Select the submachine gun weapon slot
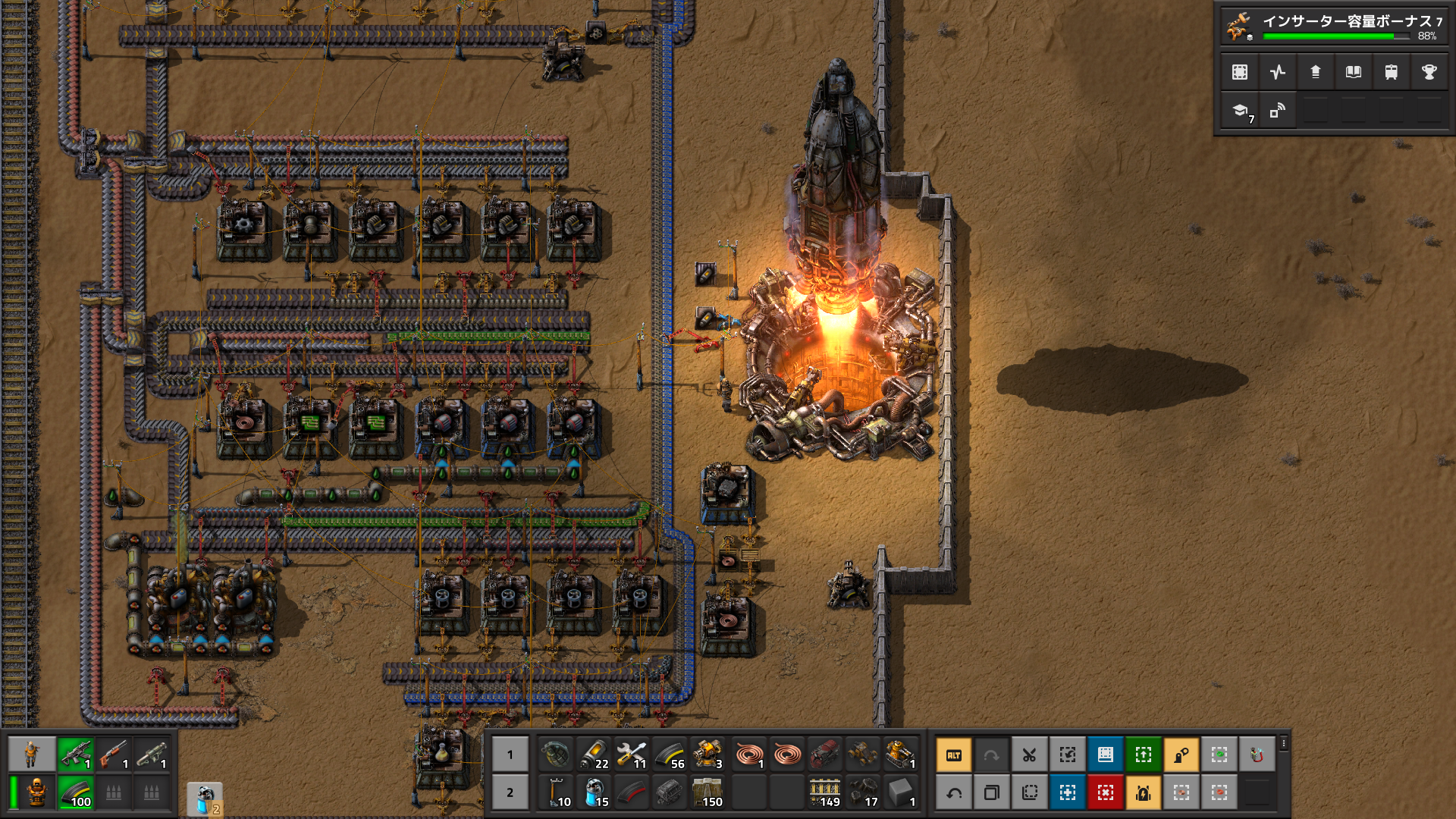The width and height of the screenshot is (1456, 819). coord(76,755)
